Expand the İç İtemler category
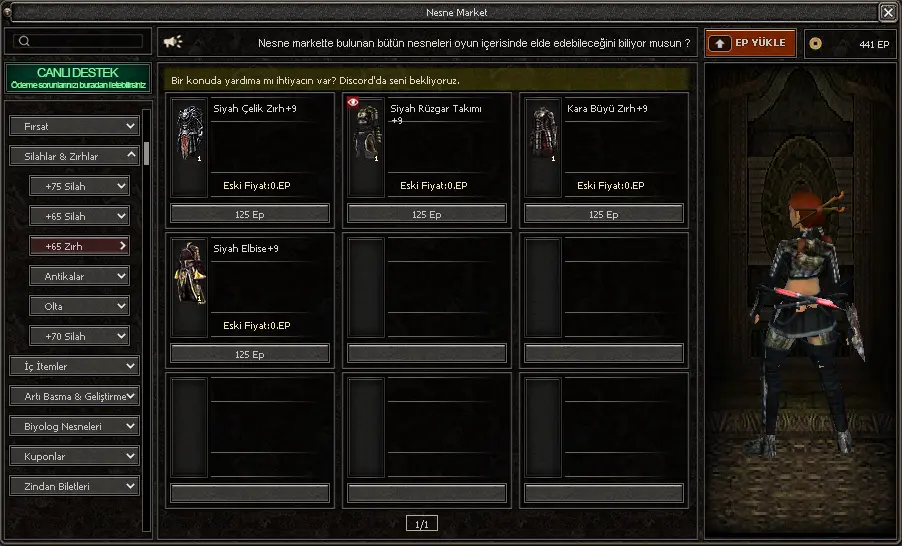The width and height of the screenshot is (902, 546). (x=74, y=366)
